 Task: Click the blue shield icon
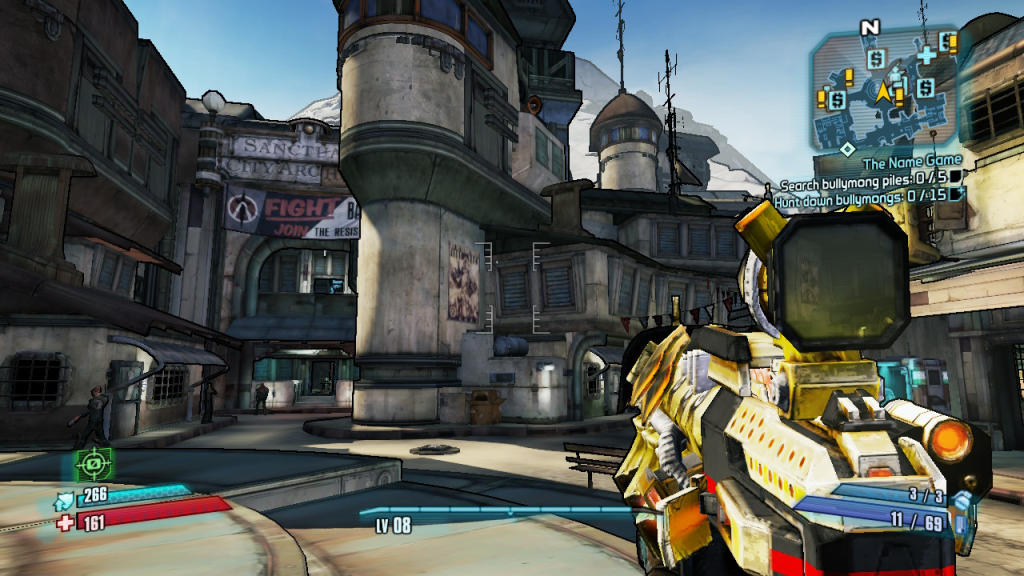pyautogui.click(x=65, y=493)
